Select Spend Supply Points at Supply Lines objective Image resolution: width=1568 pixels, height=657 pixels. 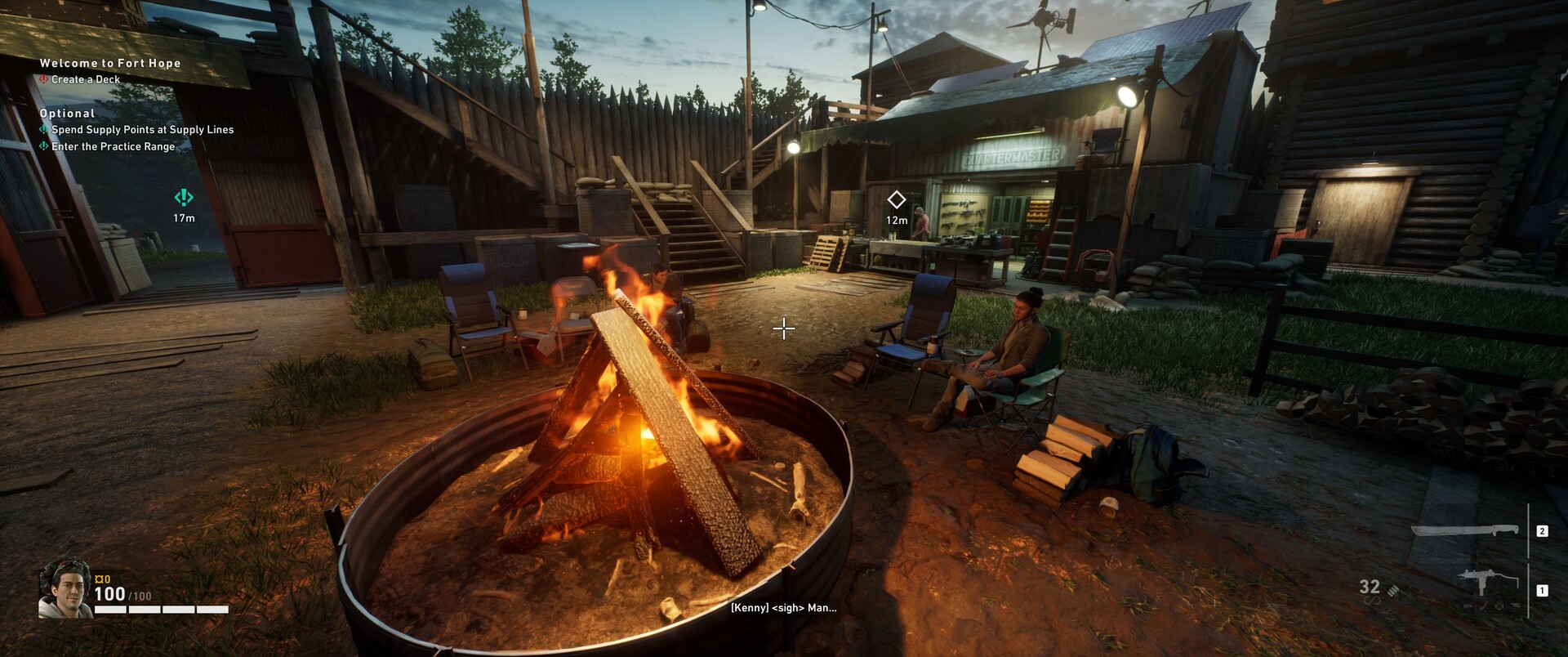point(142,130)
